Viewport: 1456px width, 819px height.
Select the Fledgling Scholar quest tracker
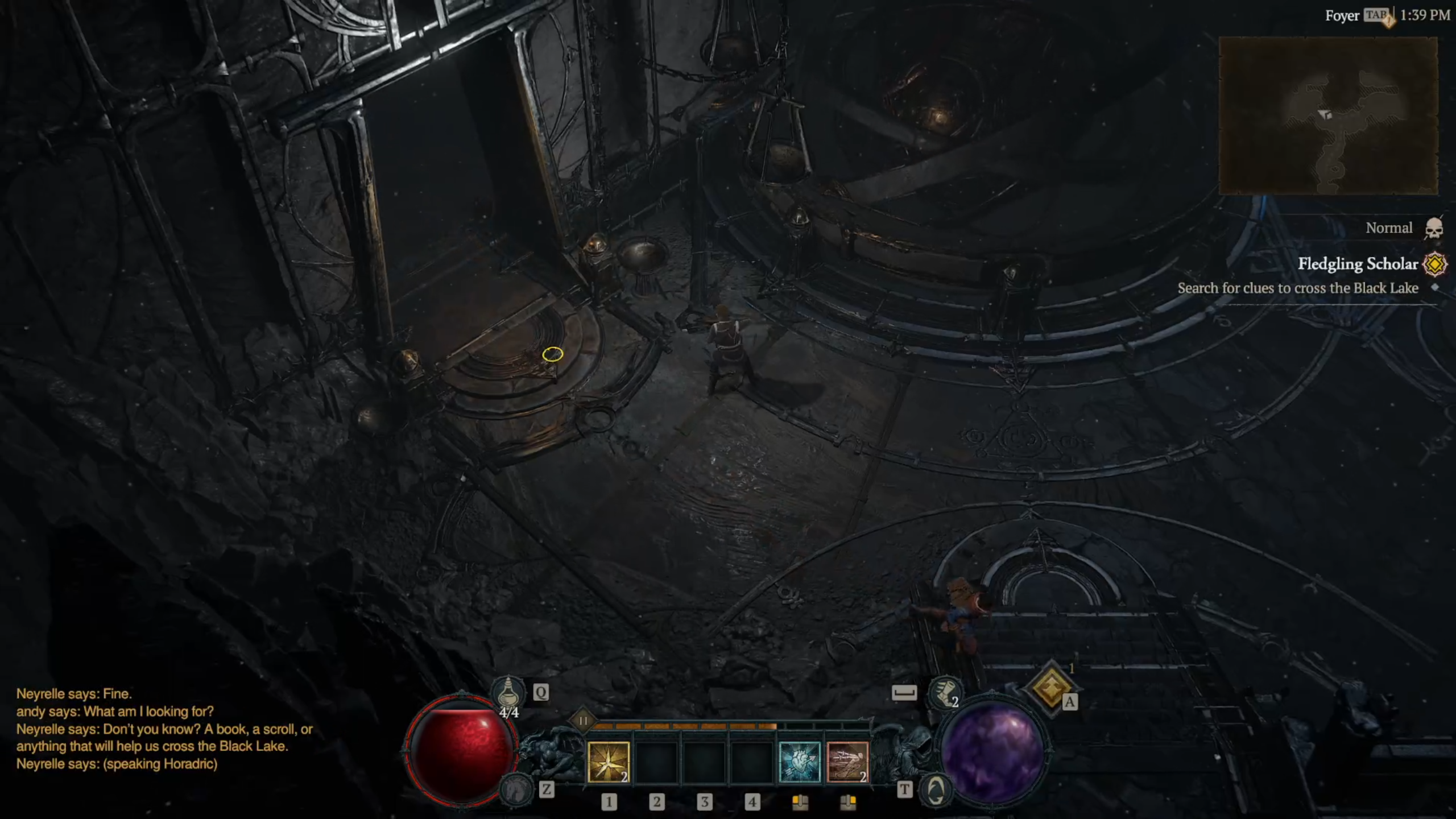1358,264
